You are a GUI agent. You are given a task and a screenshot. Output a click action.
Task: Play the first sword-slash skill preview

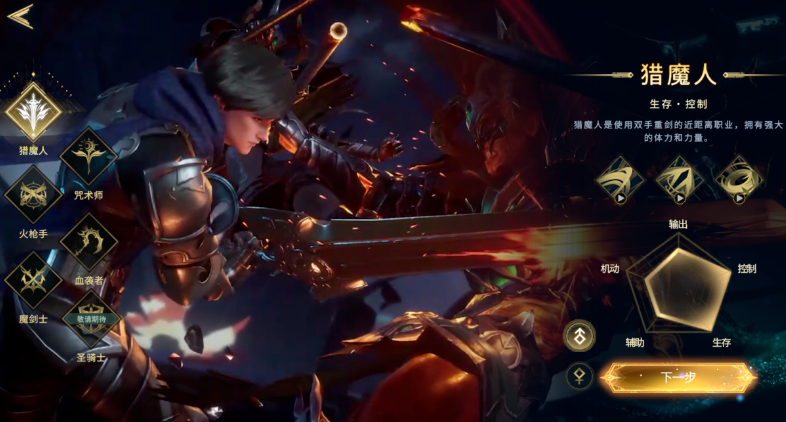pos(620,180)
